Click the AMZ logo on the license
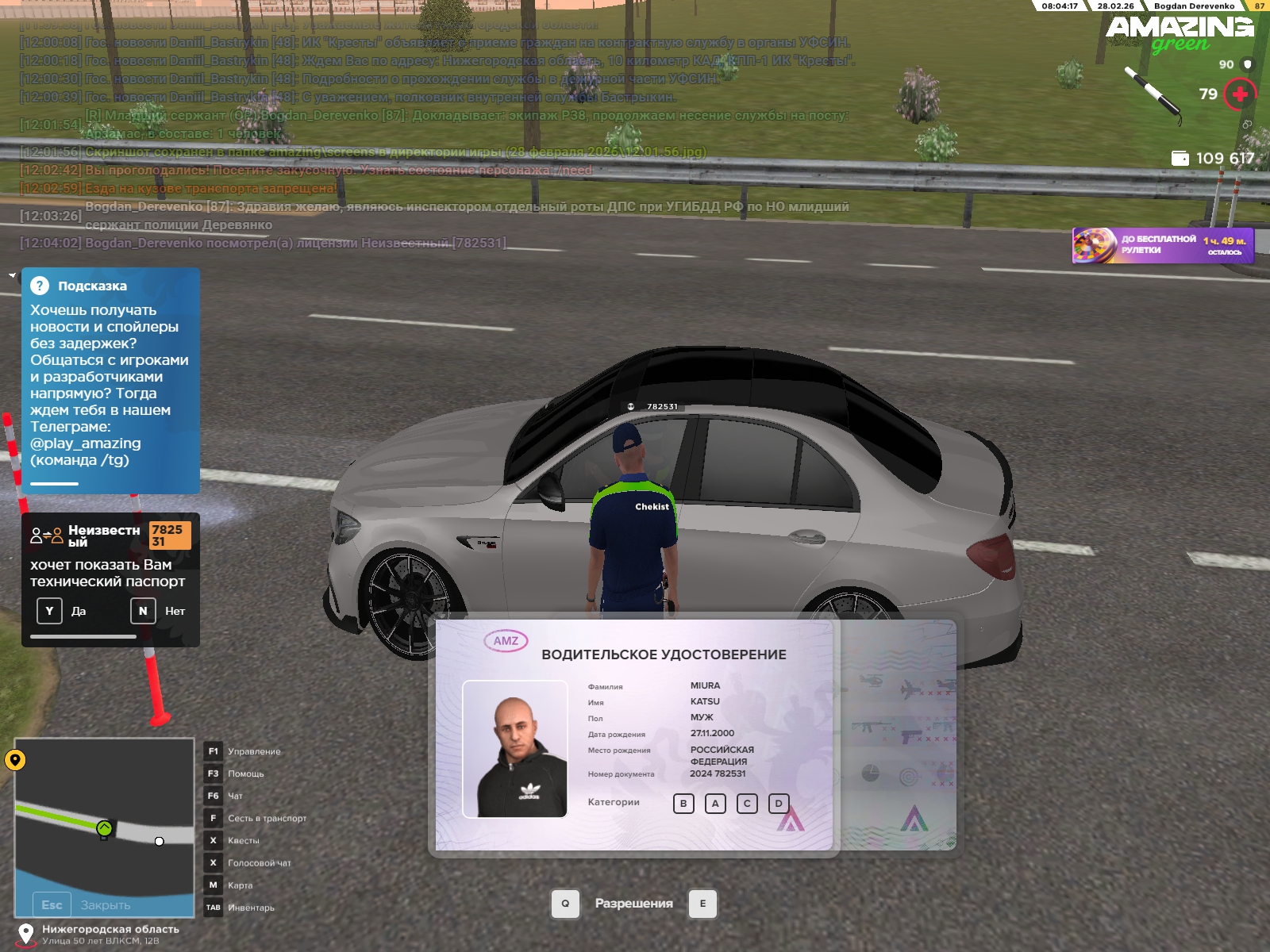Screen dimensions: 1270x952 coord(506,641)
